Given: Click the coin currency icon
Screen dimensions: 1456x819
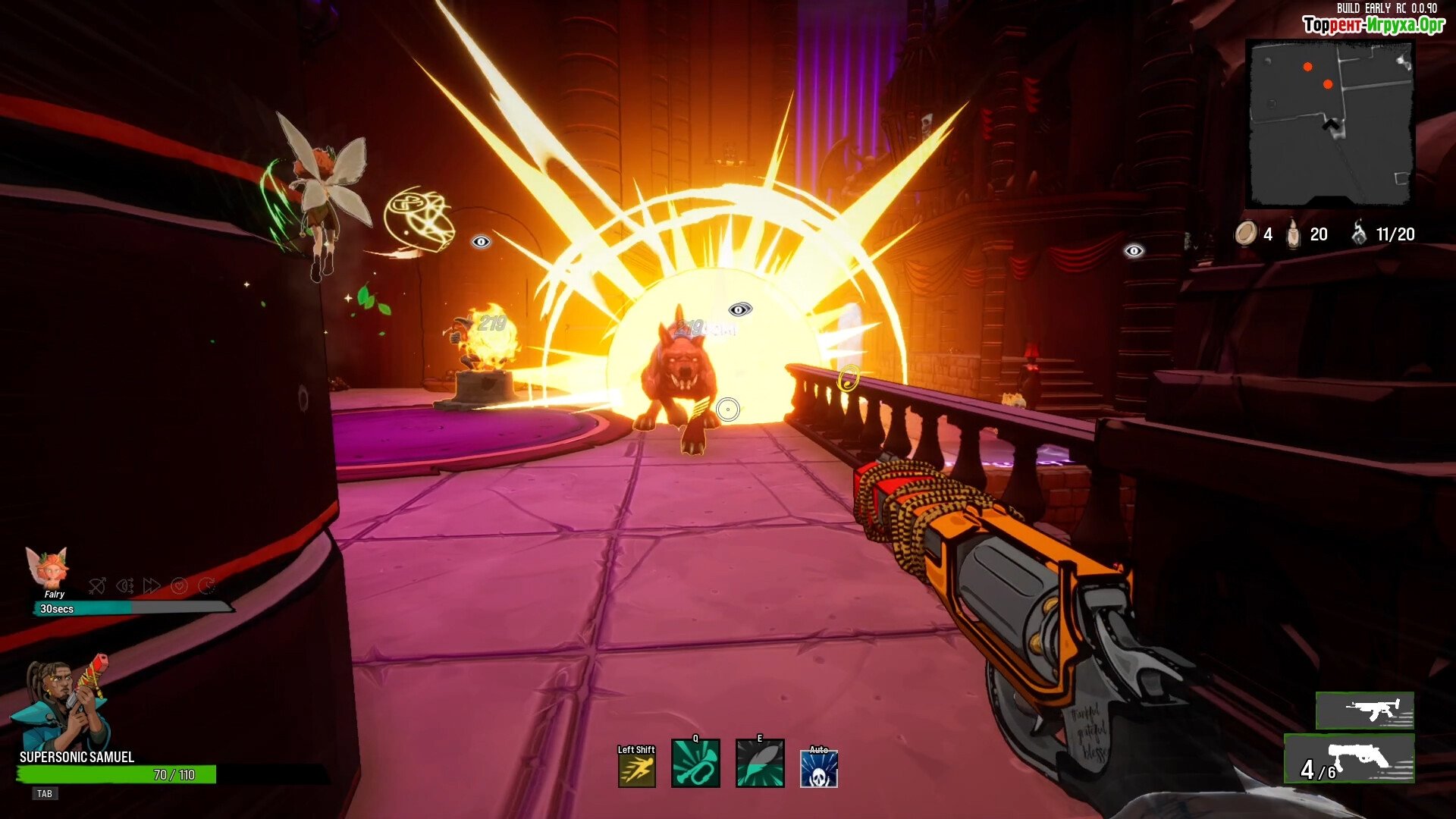Looking at the screenshot, I should point(1245,234).
